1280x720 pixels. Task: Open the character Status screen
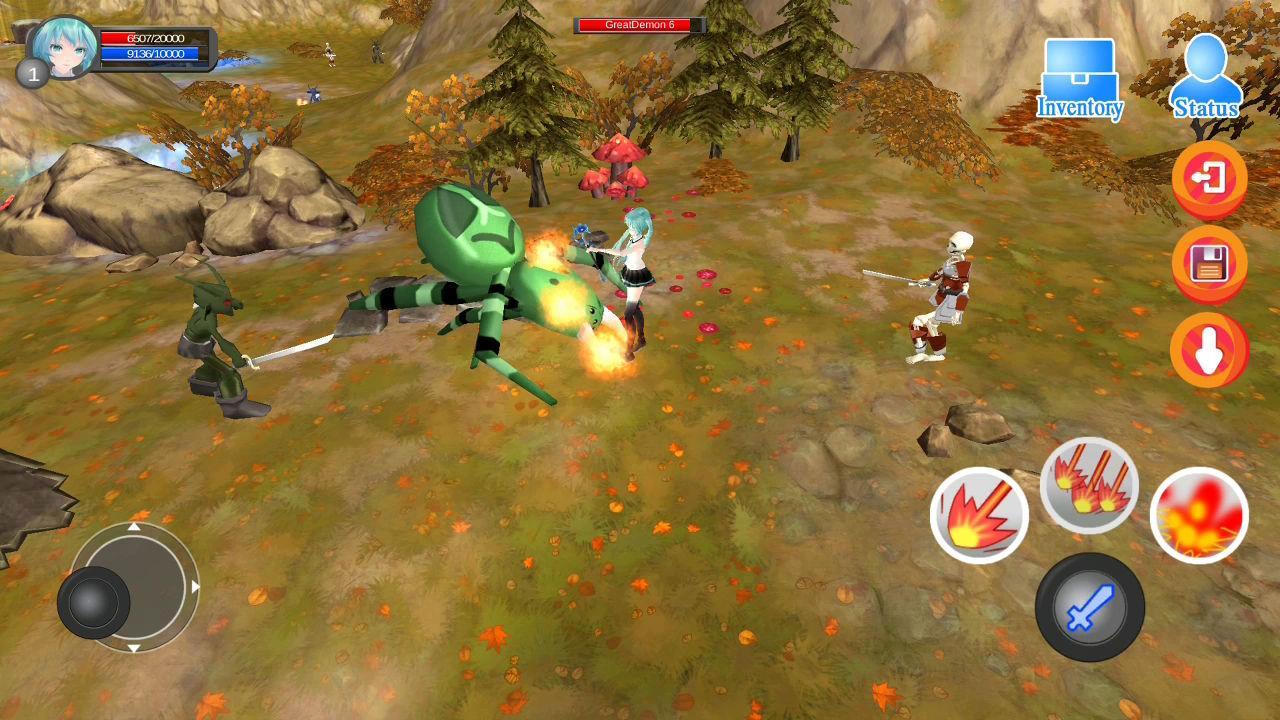pos(1205,77)
